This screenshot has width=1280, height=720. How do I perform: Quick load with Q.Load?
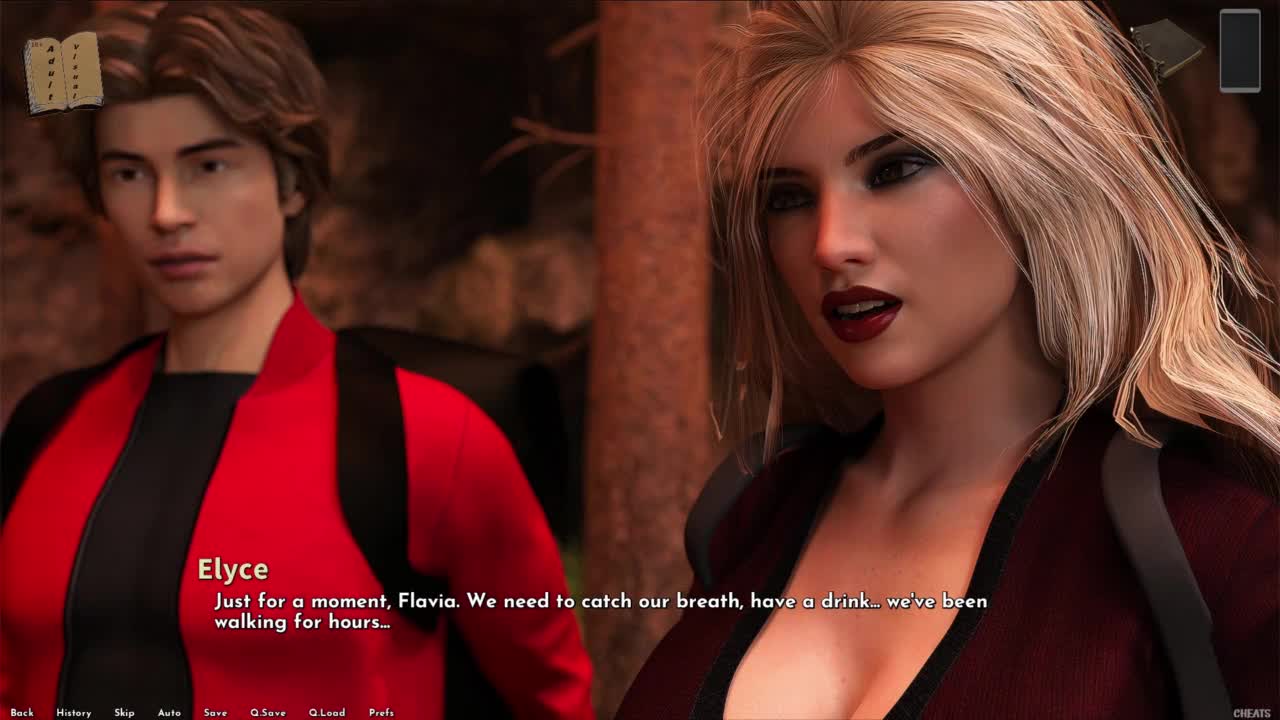[327, 713]
